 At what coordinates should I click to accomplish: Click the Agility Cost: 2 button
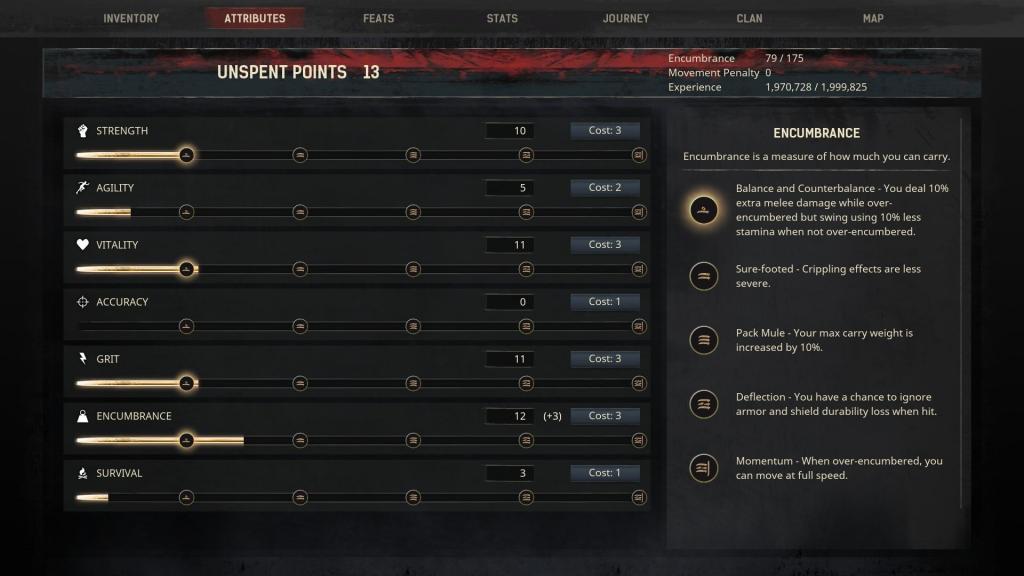(604, 188)
